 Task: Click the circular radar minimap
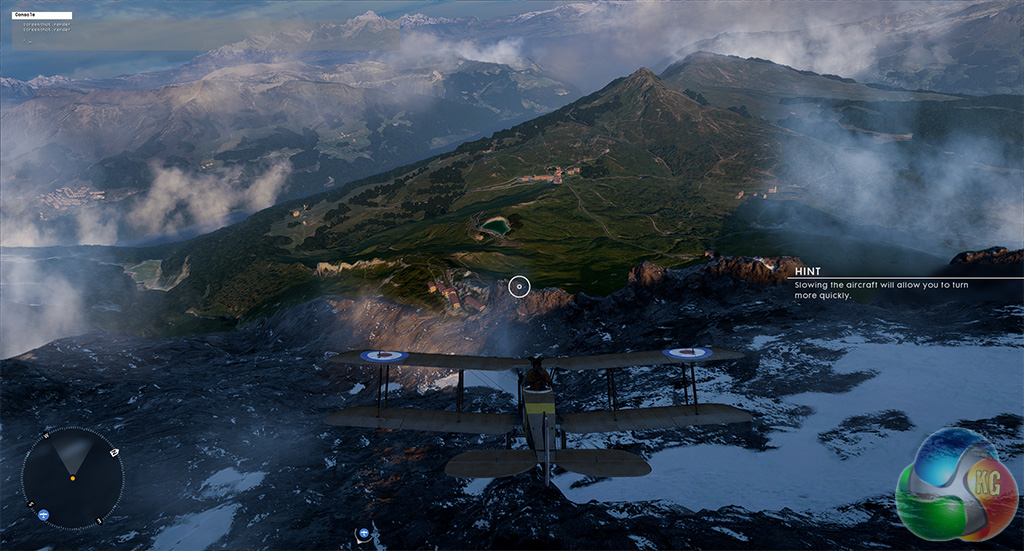tap(72, 478)
